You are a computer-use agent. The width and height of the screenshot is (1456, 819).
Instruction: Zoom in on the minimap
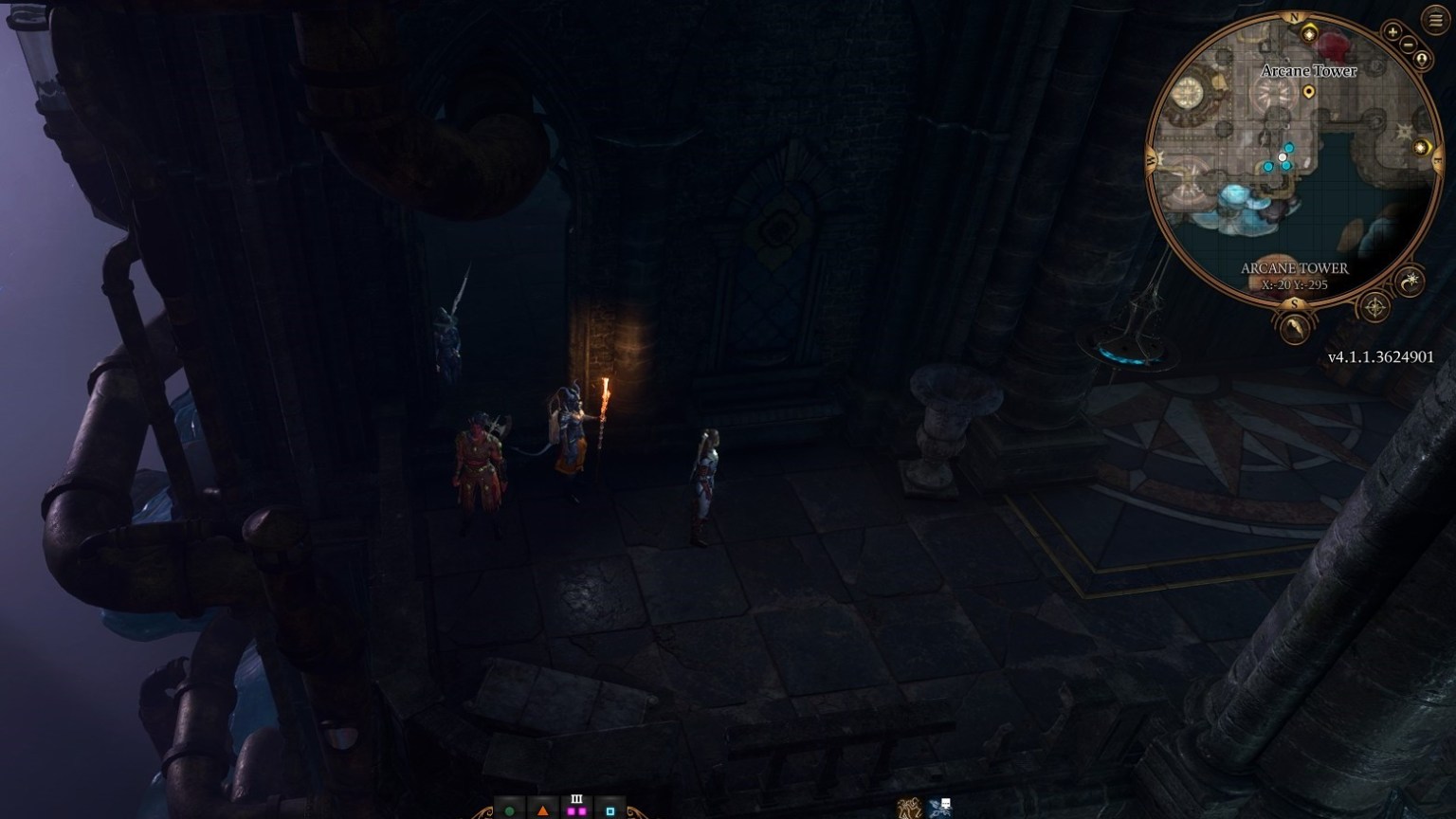pyautogui.click(x=1392, y=31)
